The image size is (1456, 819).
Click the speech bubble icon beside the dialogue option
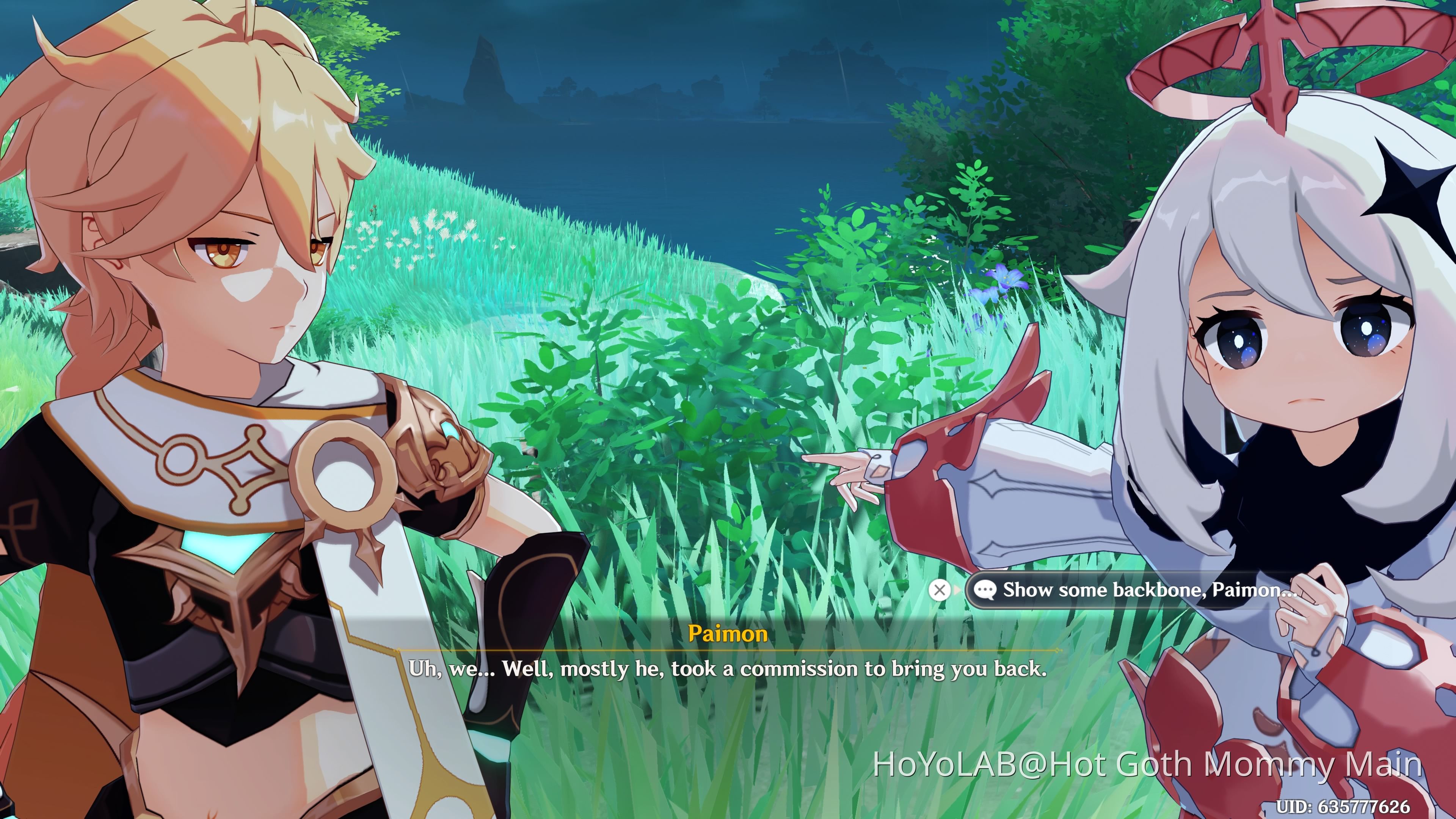[986, 590]
